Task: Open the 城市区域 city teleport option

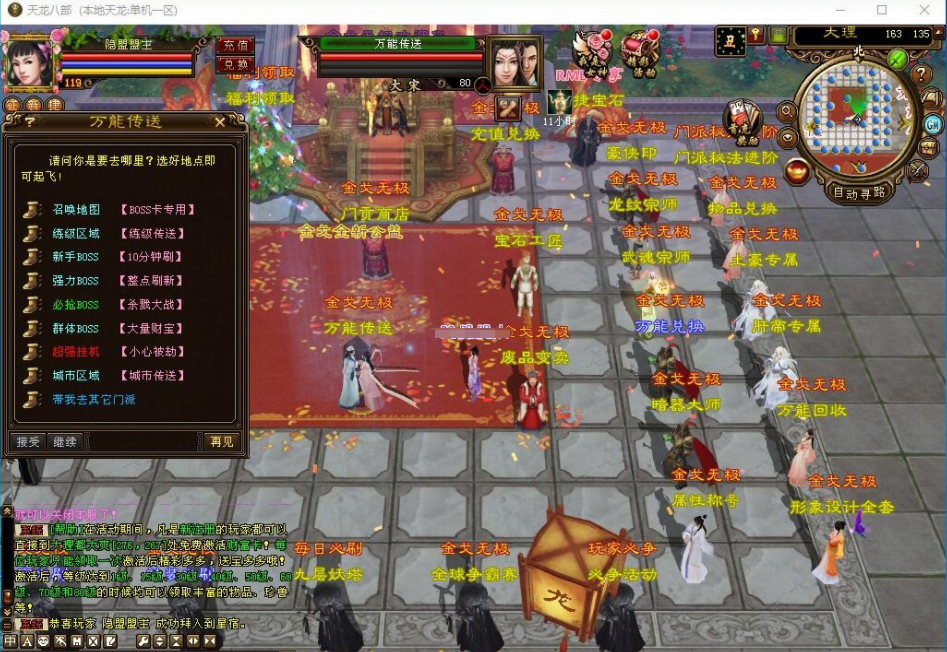Action: click(x=76, y=376)
